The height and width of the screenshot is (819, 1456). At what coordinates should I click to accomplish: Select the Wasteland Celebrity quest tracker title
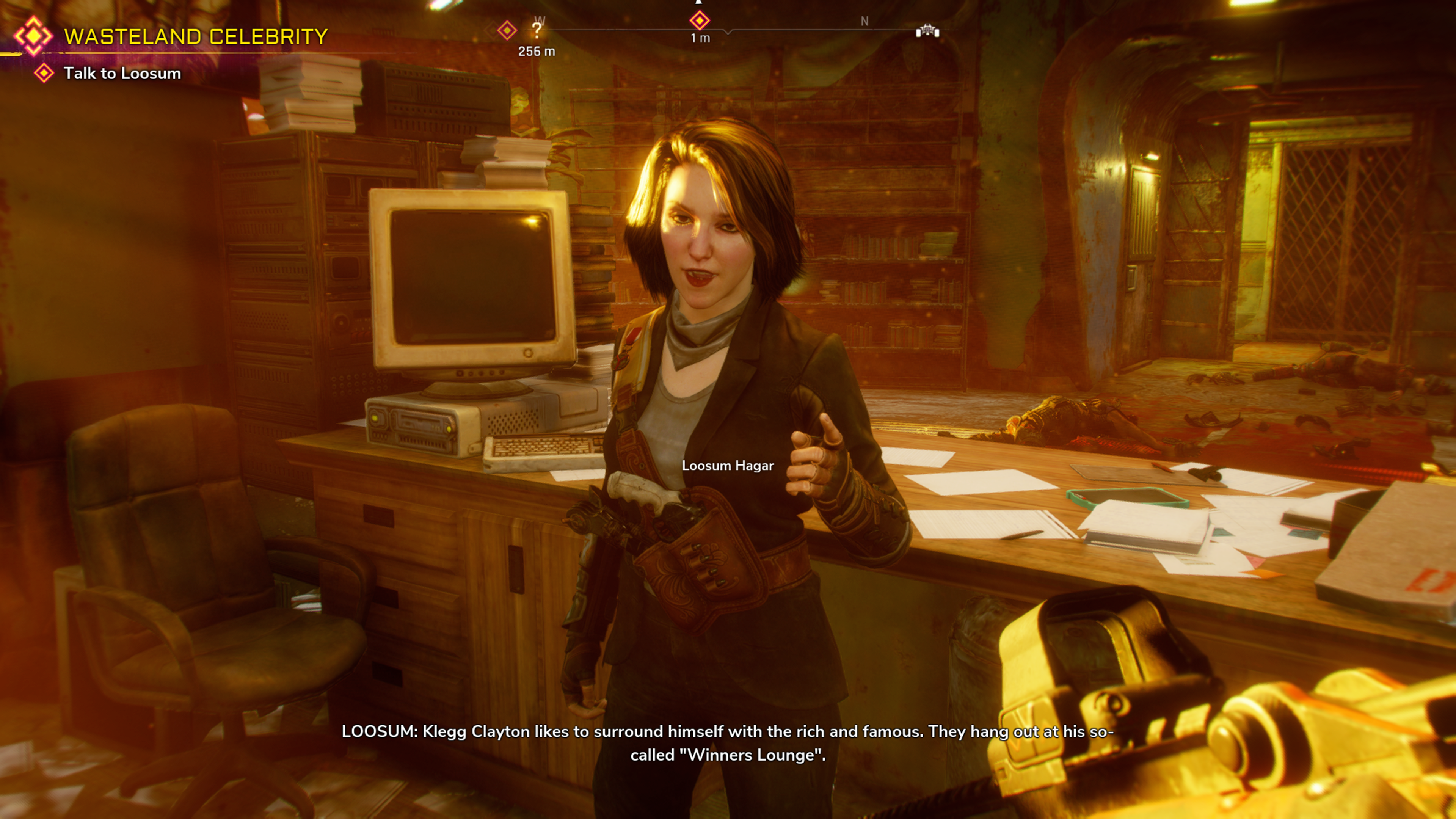tap(196, 37)
